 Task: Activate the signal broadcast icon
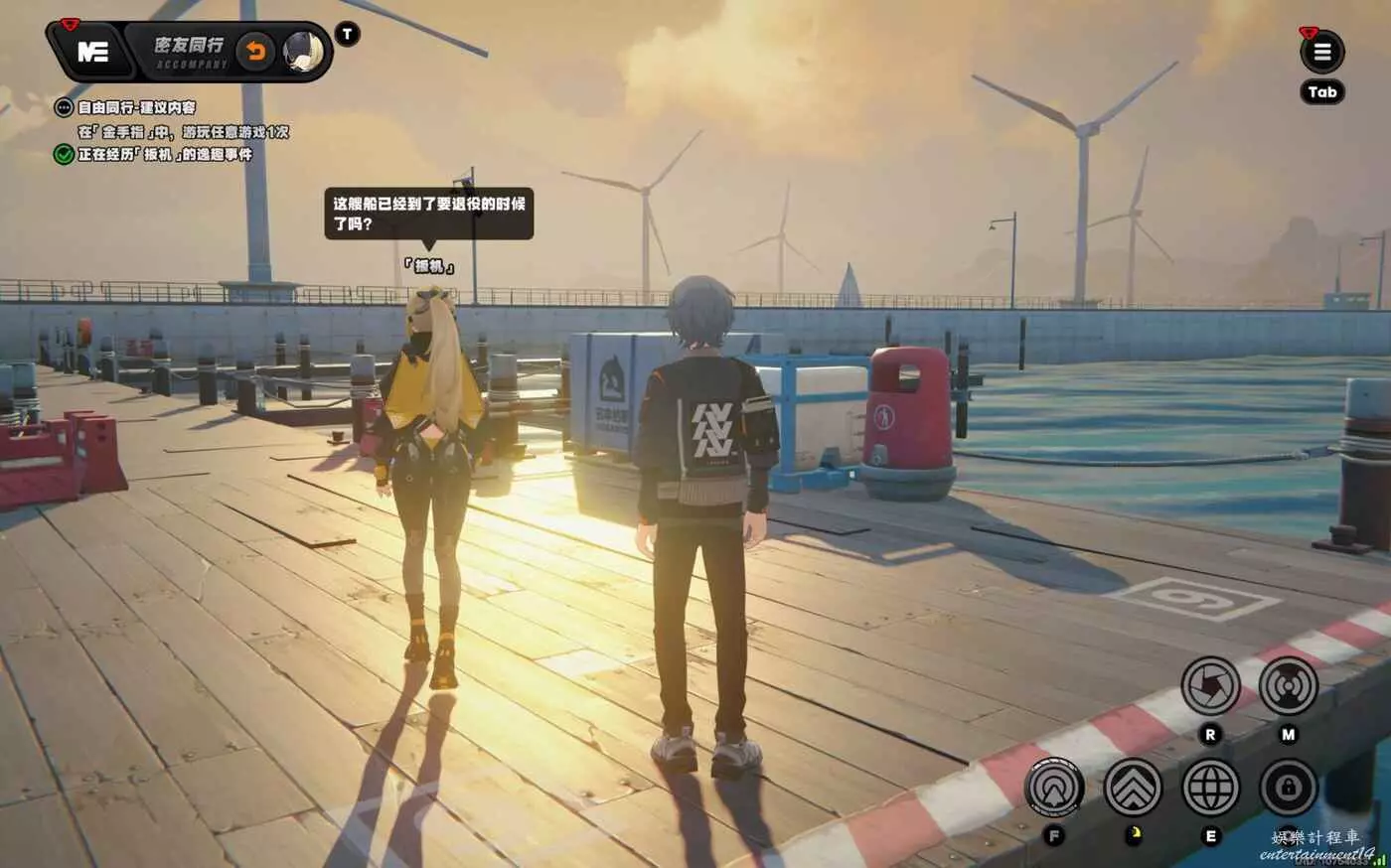[x=1288, y=686]
